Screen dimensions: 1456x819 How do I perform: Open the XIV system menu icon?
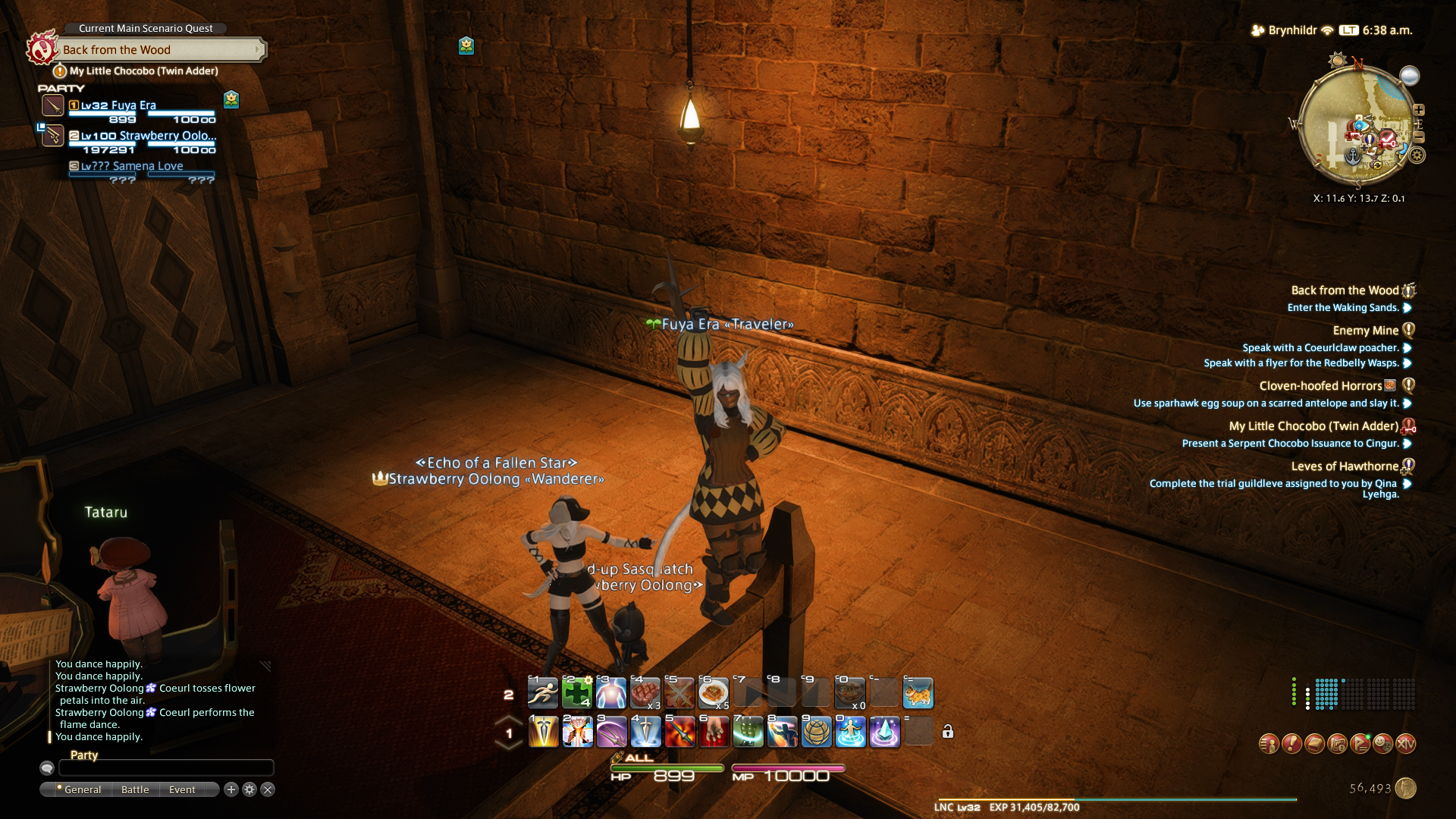click(x=1405, y=744)
